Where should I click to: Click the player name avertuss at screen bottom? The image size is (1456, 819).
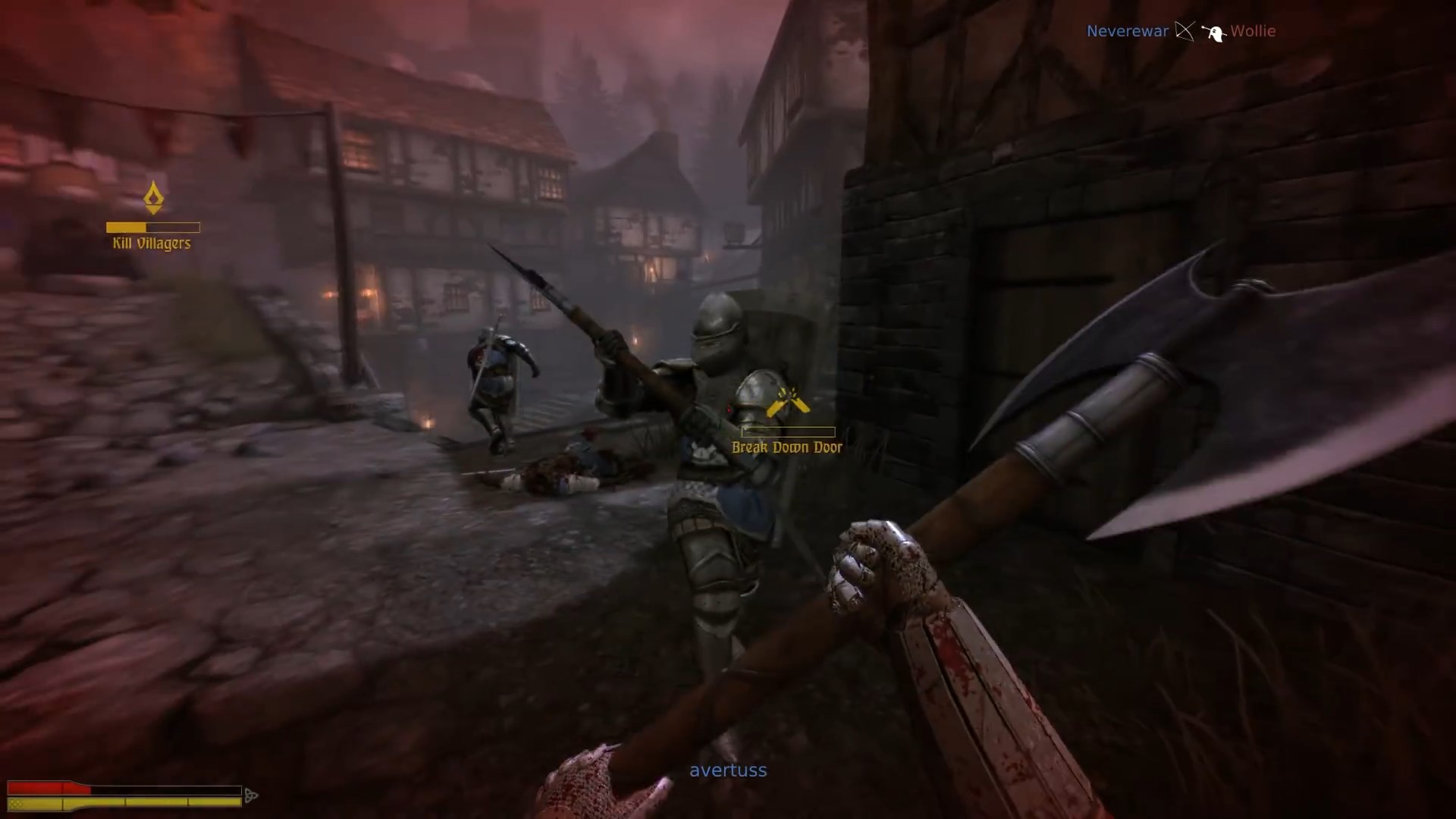[727, 770]
